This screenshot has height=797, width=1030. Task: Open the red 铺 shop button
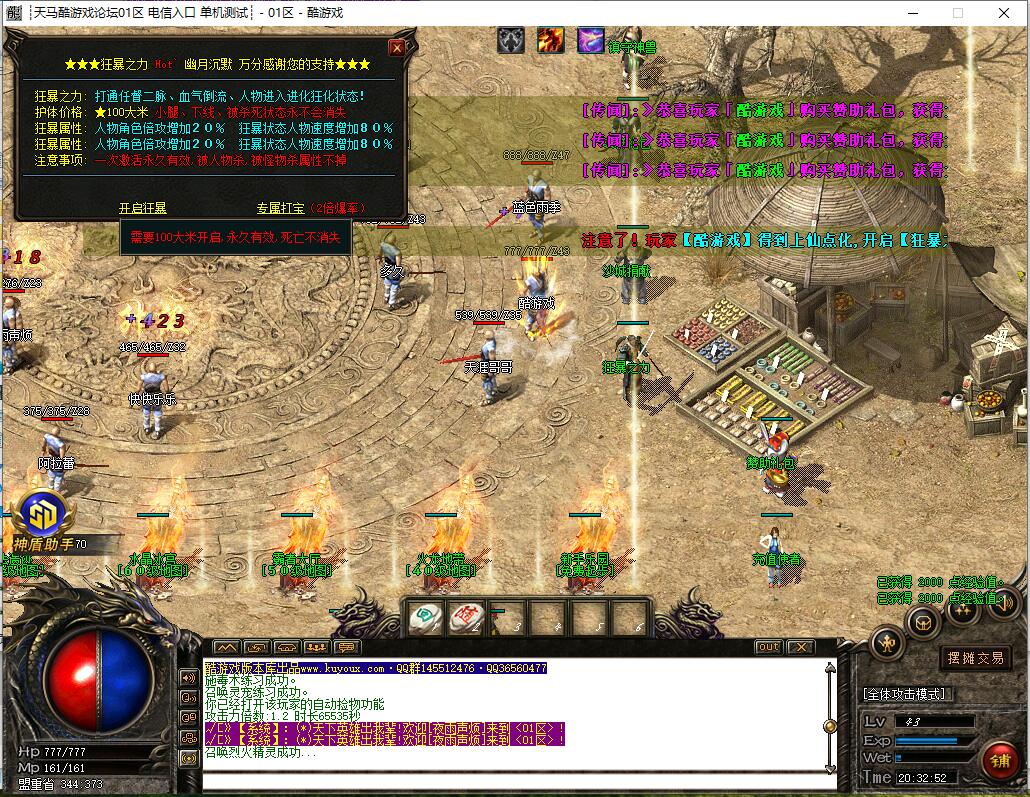point(999,761)
